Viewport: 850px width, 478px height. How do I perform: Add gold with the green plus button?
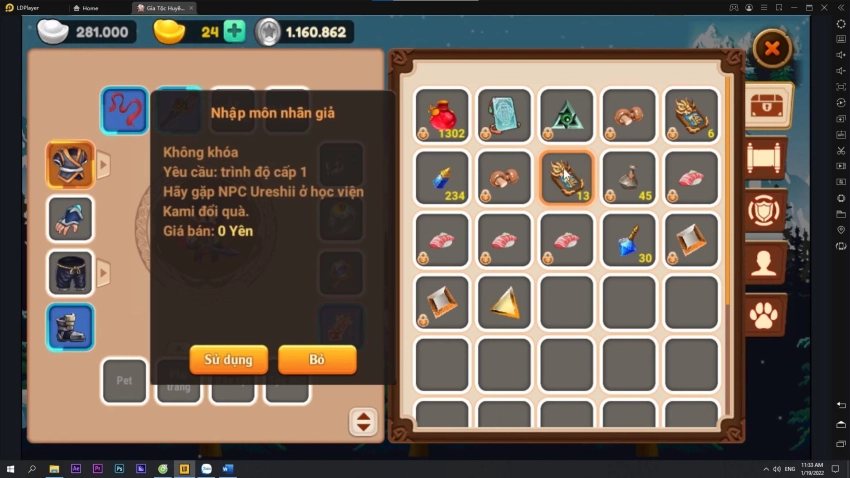click(x=234, y=31)
